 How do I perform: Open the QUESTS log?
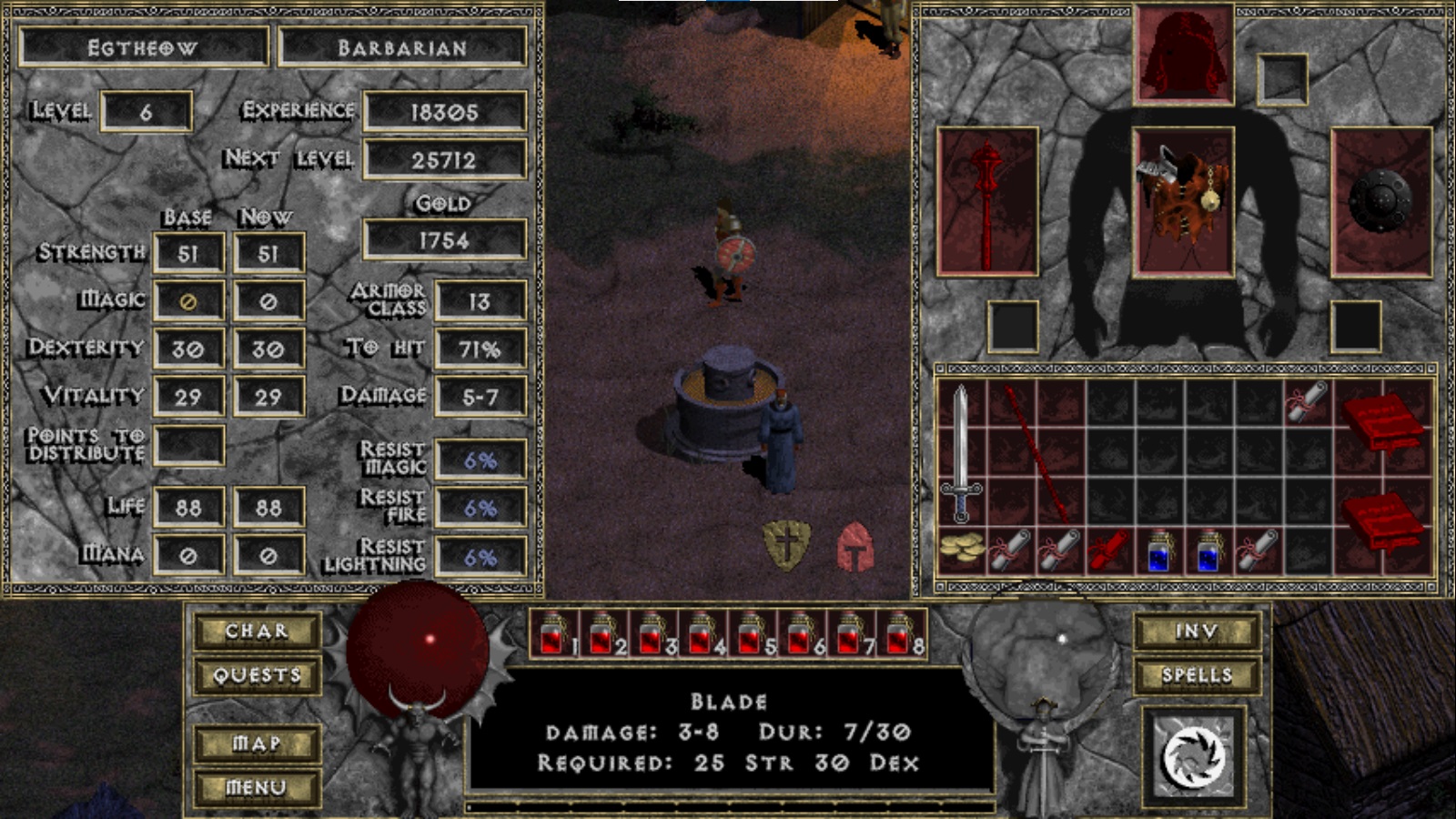pos(256,674)
